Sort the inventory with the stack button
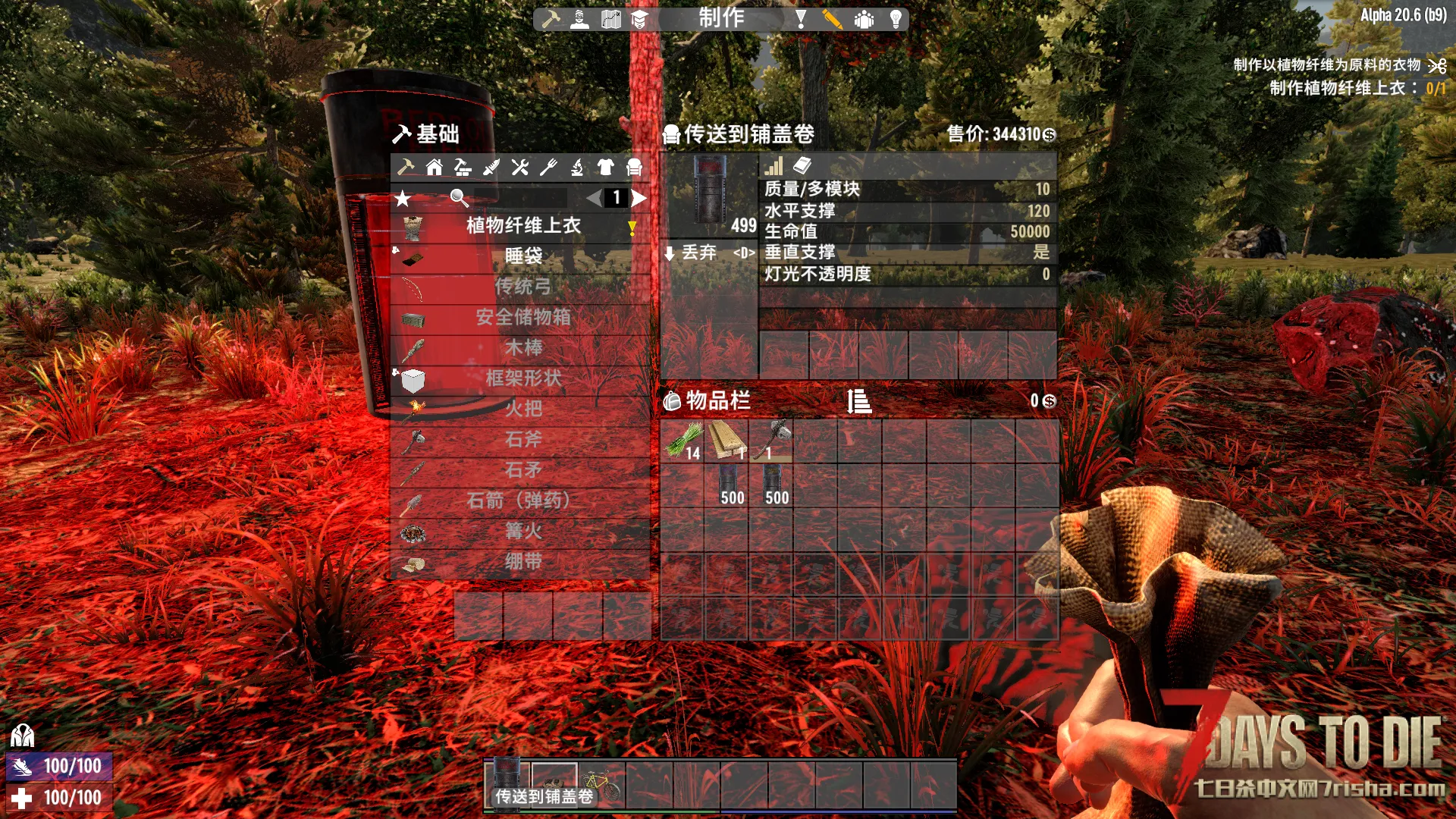The width and height of the screenshot is (1456, 819). (x=859, y=401)
